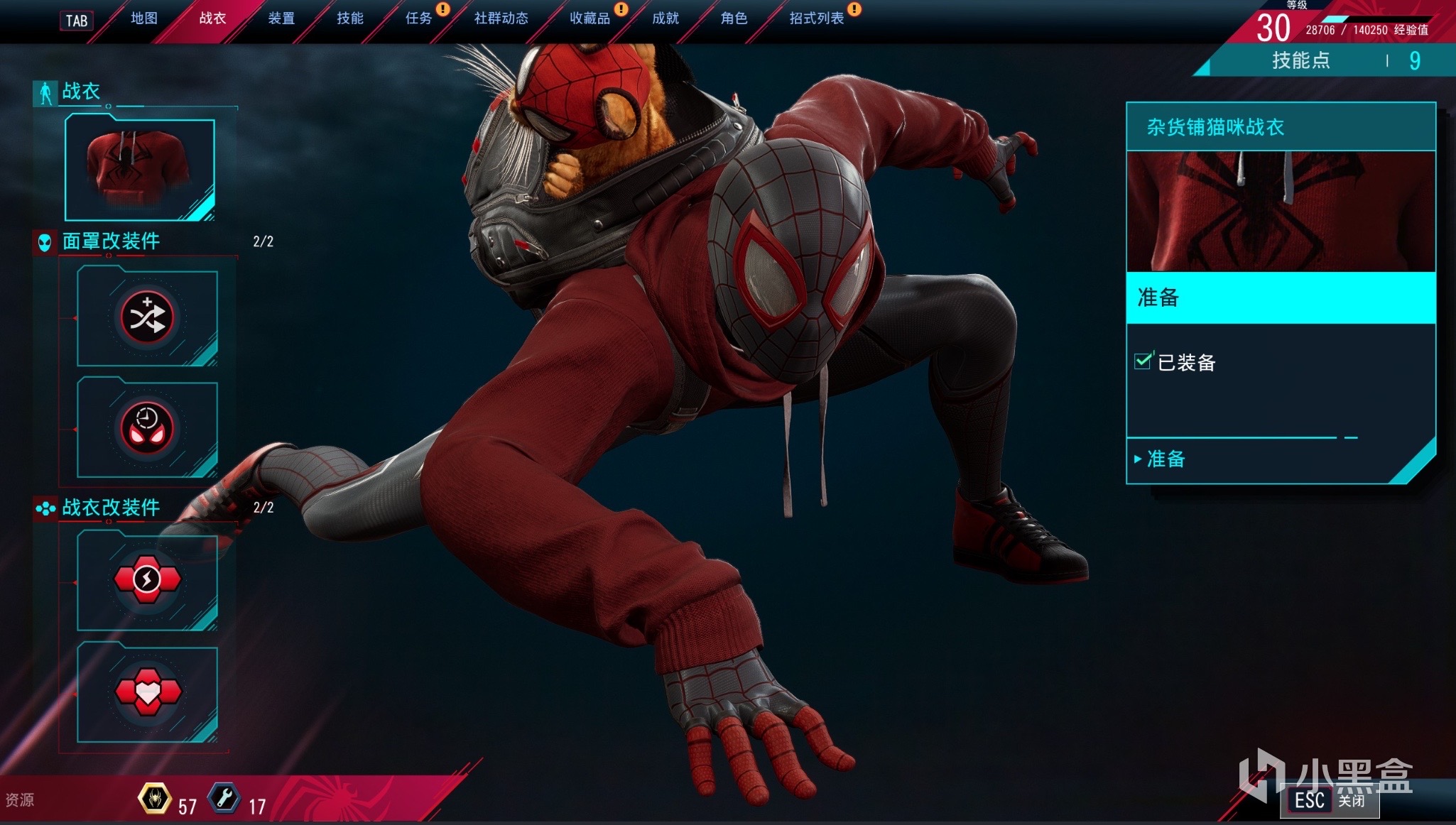The width and height of the screenshot is (1456, 825).
Task: Switch to the 成就 tab
Action: (x=665, y=18)
